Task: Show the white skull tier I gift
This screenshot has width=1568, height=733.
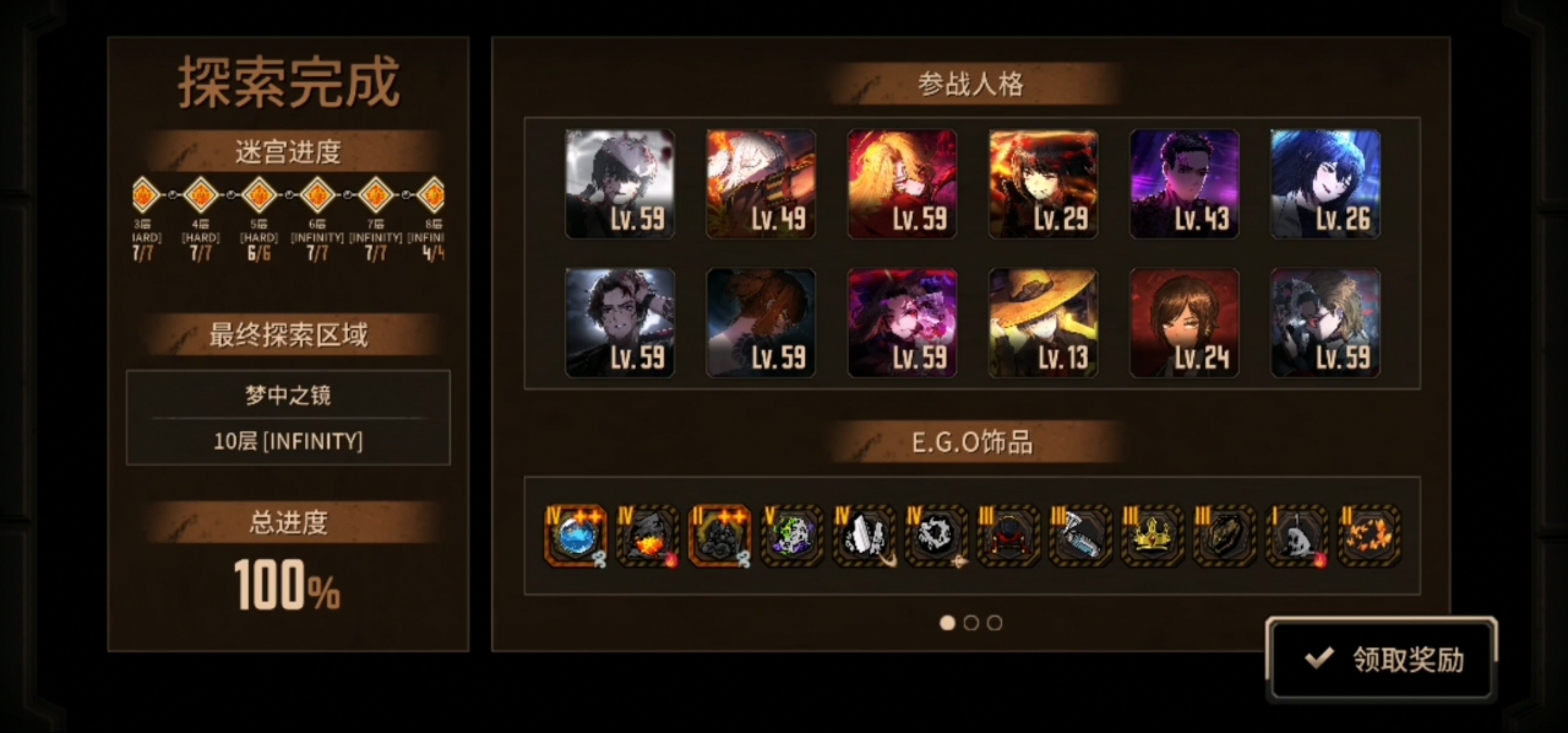Action: tap(1296, 535)
